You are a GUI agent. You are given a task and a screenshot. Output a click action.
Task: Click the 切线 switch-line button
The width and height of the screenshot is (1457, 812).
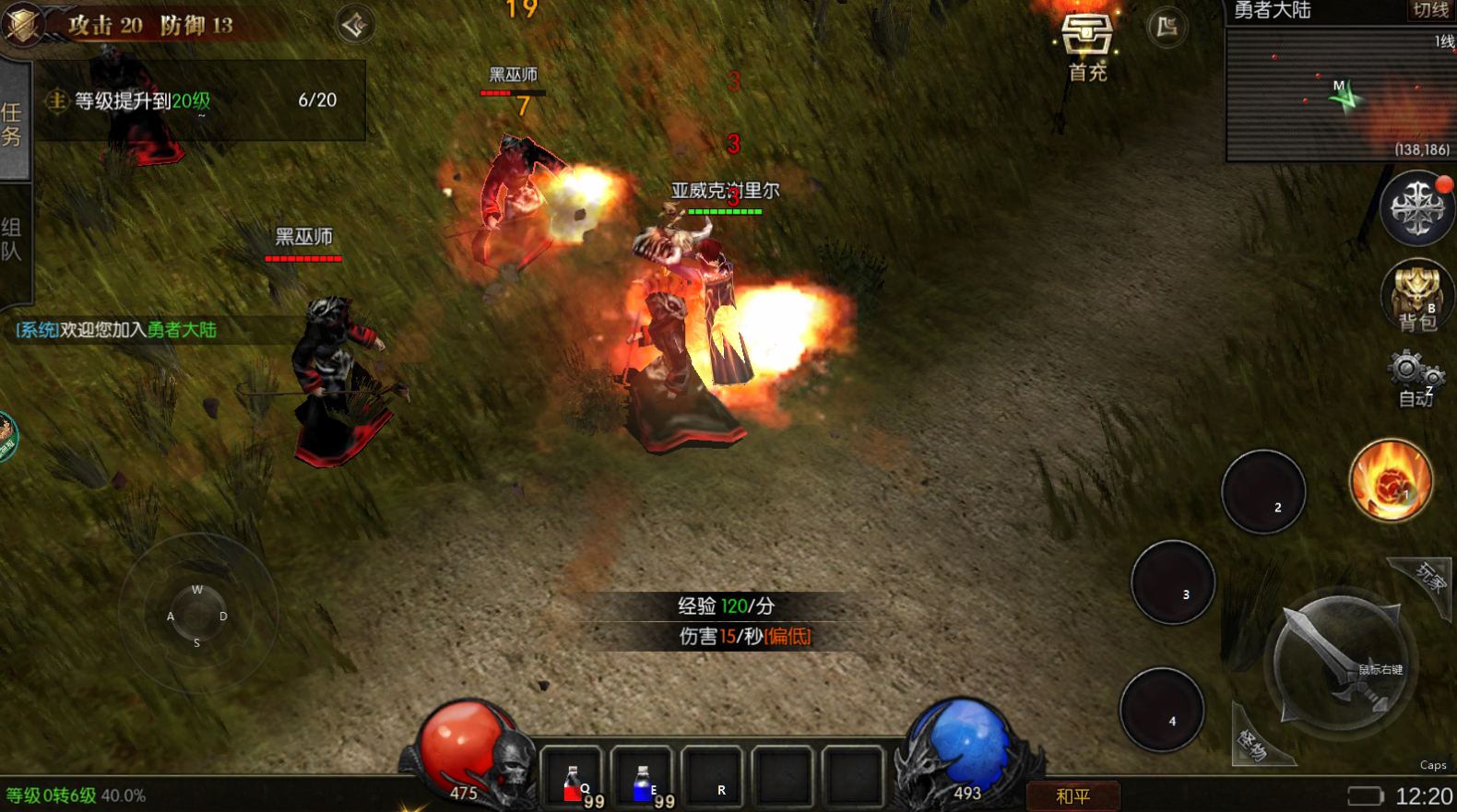(x=1430, y=10)
